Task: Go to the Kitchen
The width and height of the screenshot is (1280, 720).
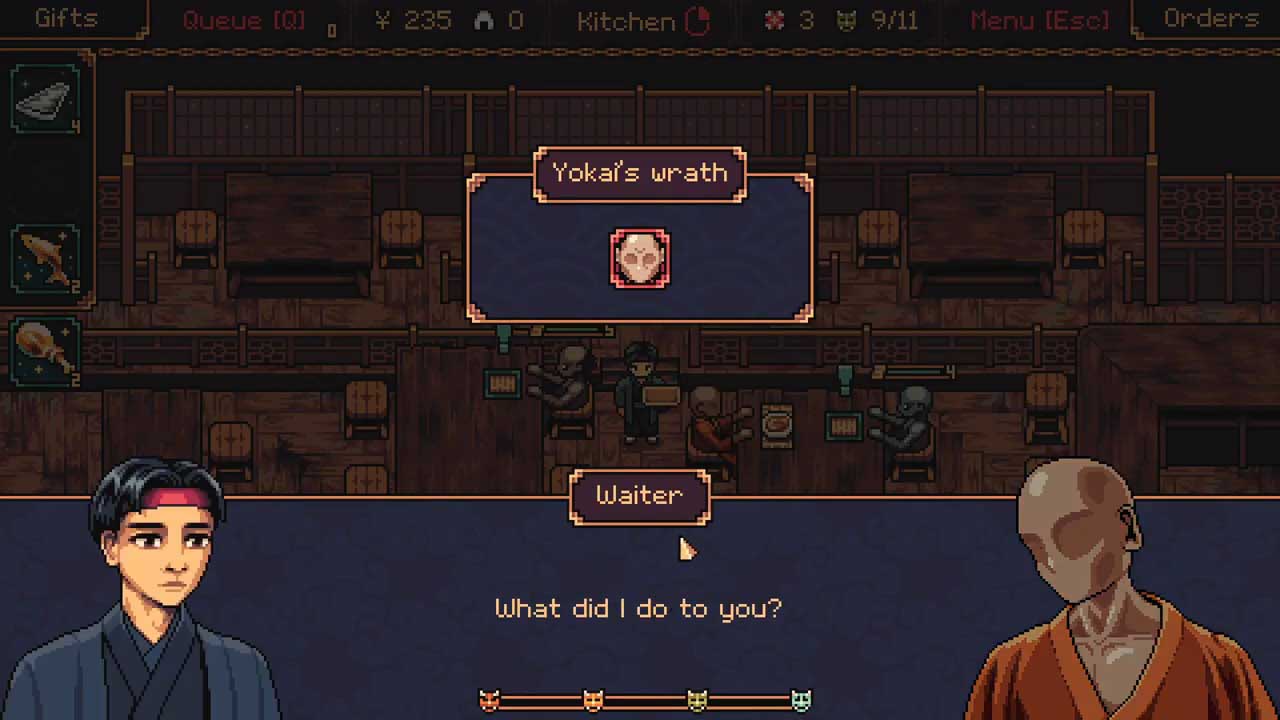Action: point(643,21)
